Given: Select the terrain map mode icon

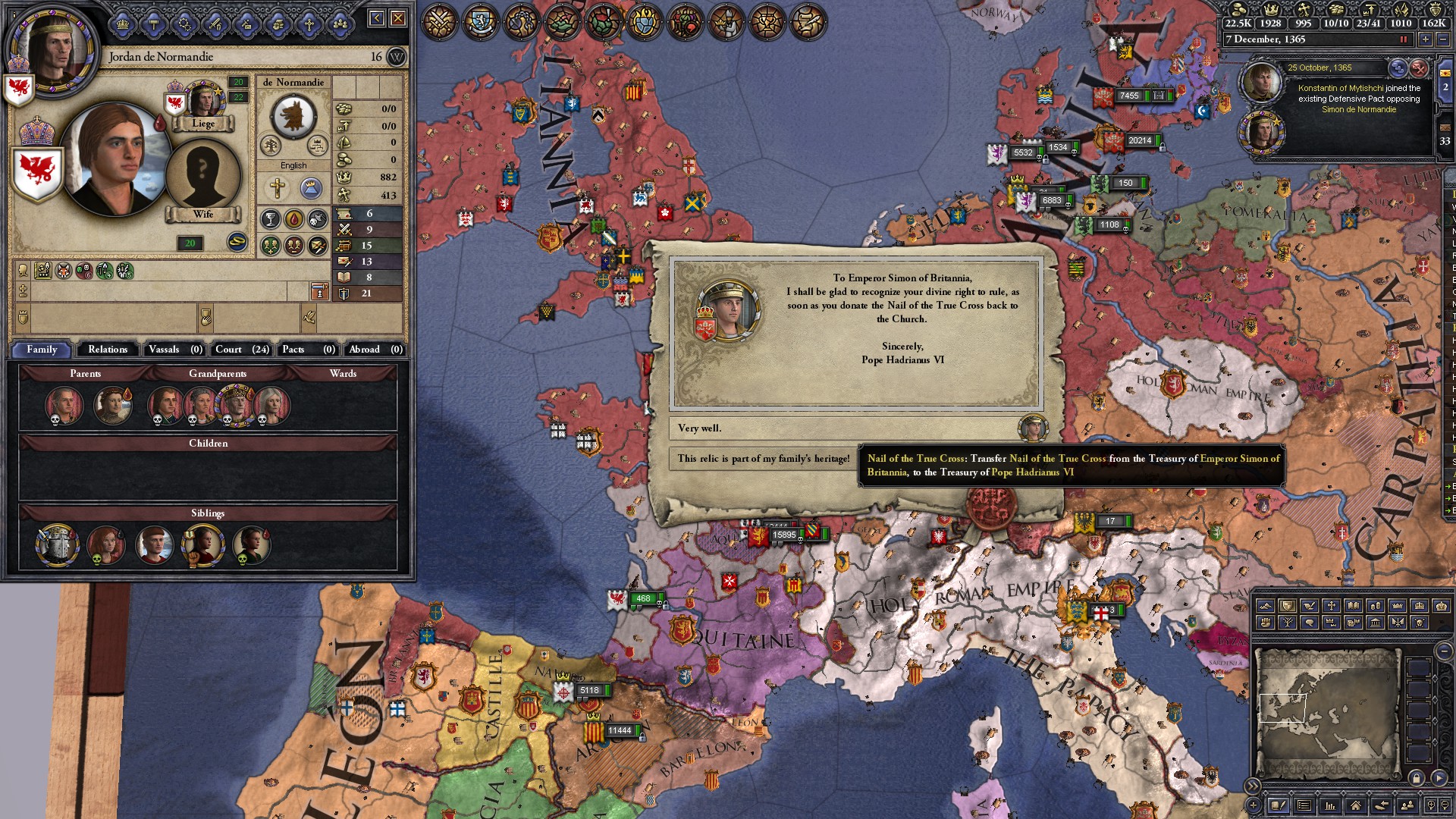Looking at the screenshot, I should (1266, 605).
